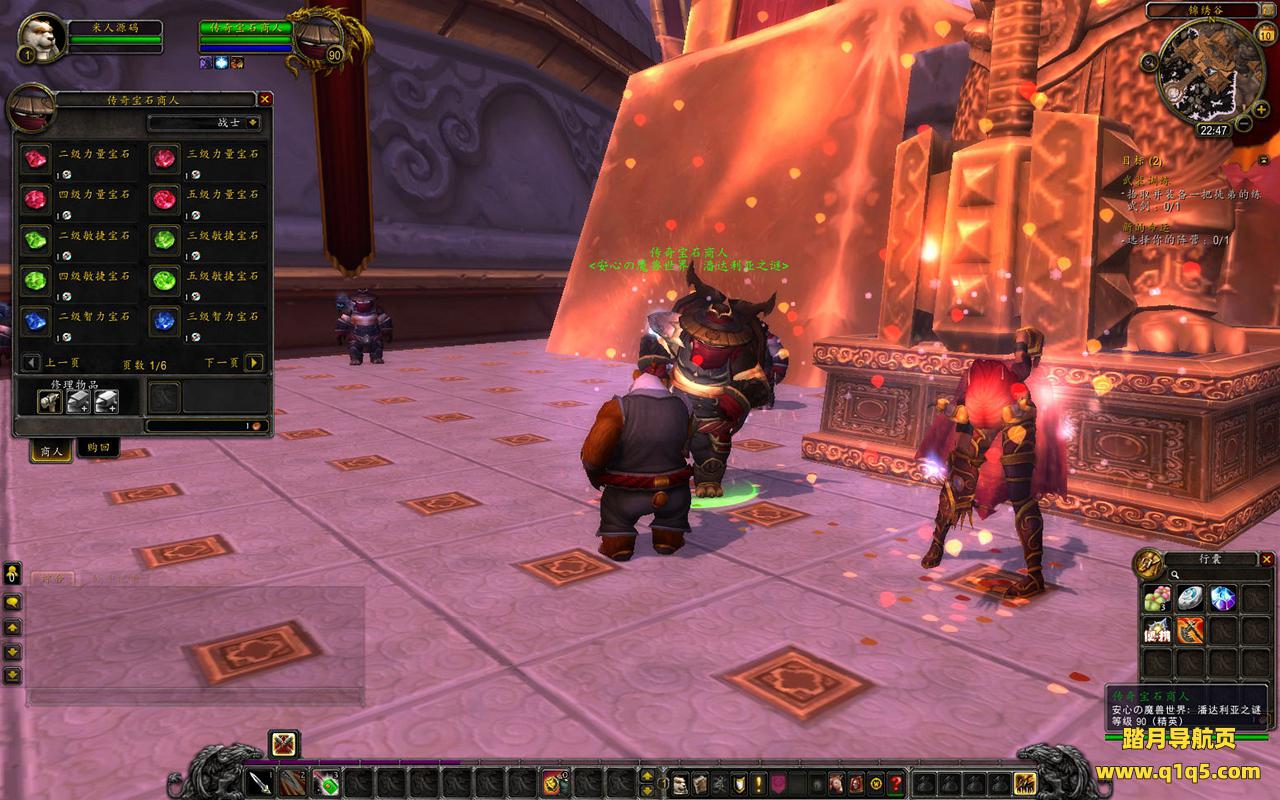
Task: Purchase the 三级智力宝石 blue gem
Action: (x=164, y=321)
